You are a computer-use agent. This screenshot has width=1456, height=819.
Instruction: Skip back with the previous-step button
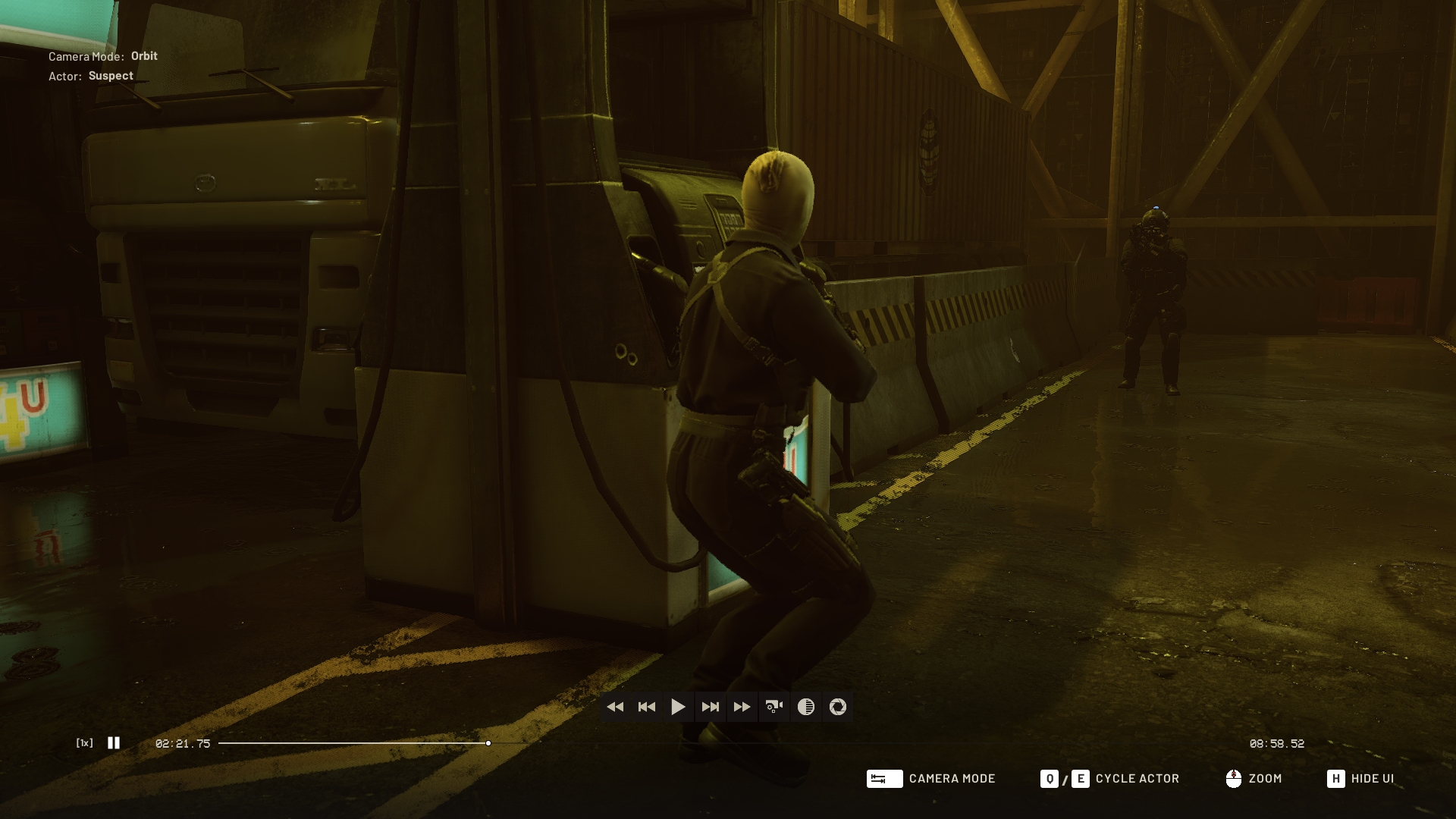(647, 707)
